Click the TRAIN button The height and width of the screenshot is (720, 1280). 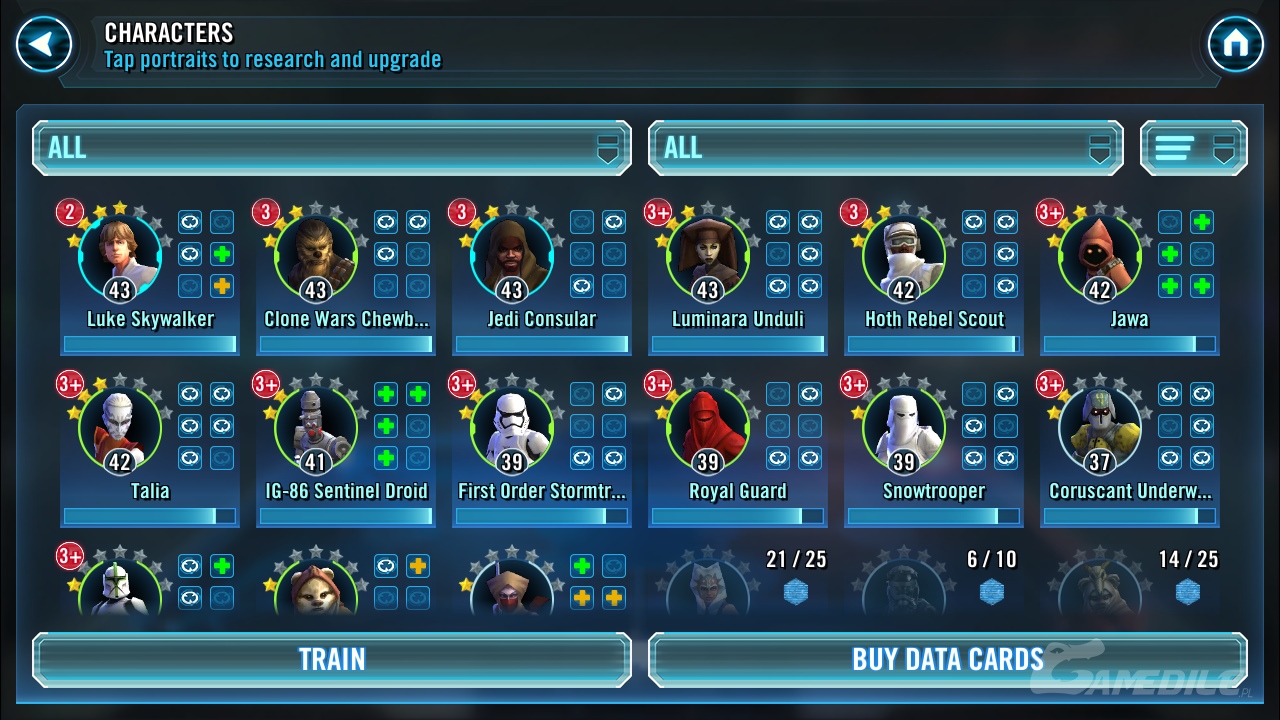click(x=332, y=659)
